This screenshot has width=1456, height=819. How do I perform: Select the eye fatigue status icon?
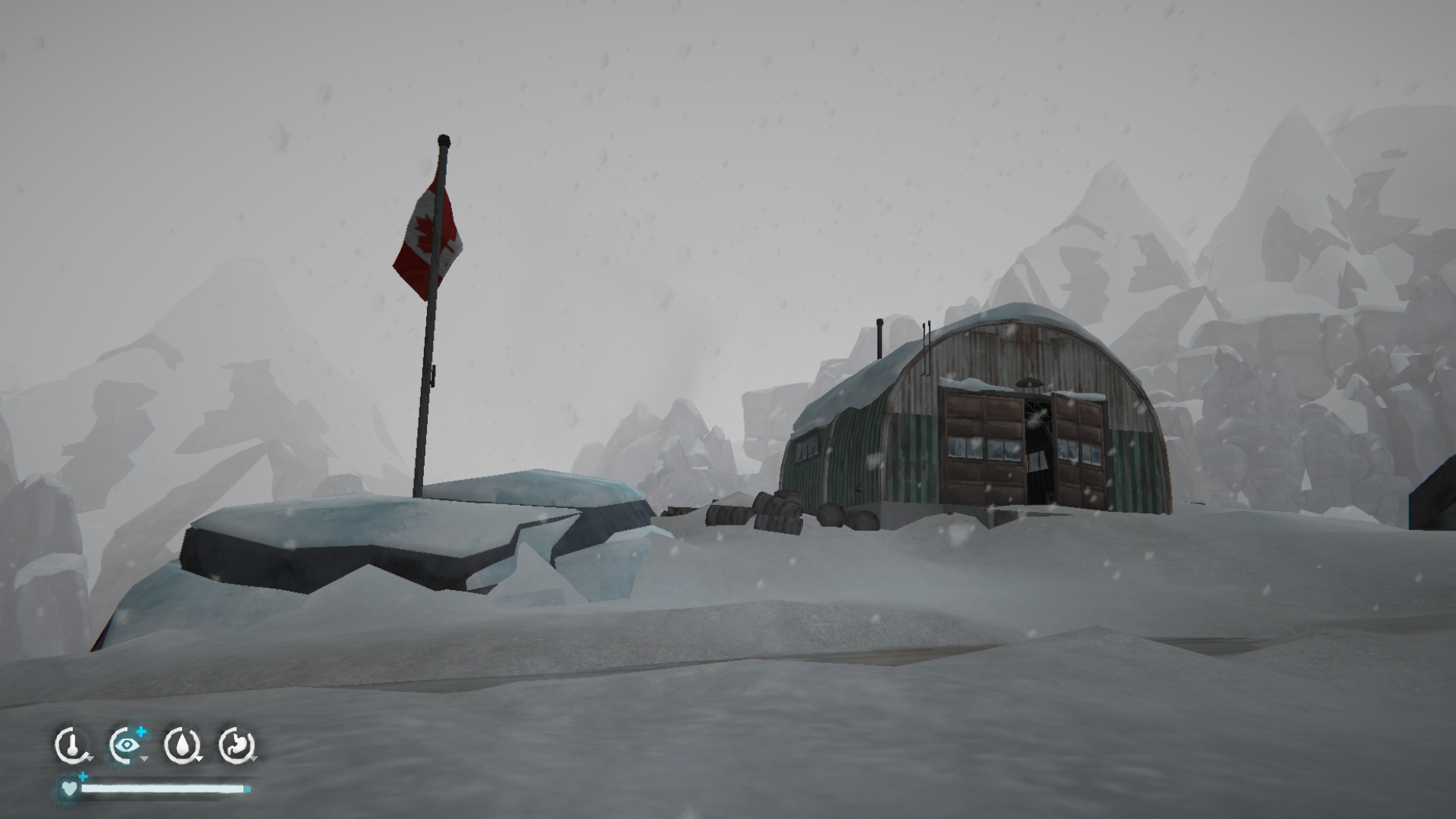(x=126, y=745)
